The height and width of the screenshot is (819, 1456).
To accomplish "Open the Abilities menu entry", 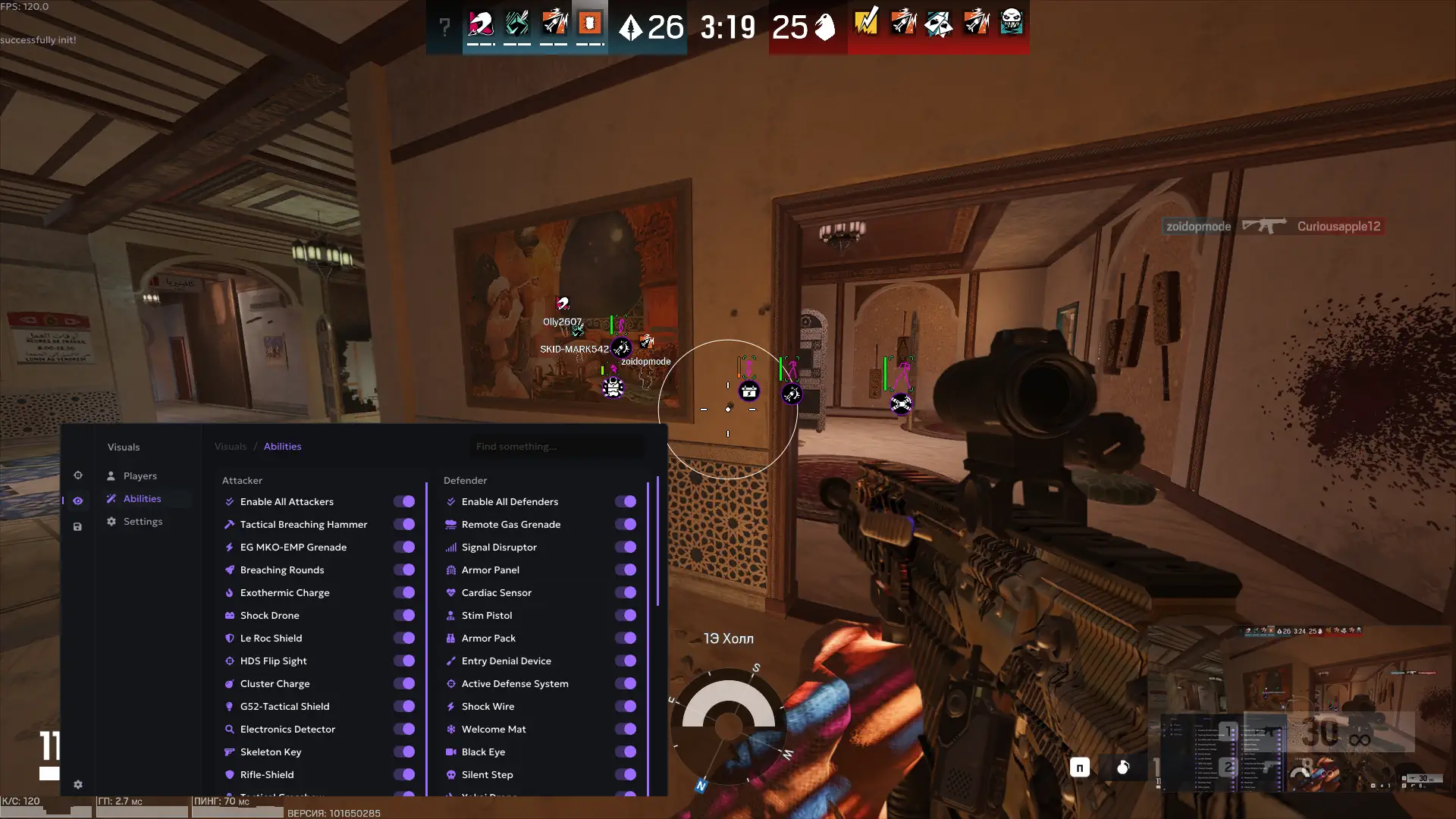I will (141, 498).
